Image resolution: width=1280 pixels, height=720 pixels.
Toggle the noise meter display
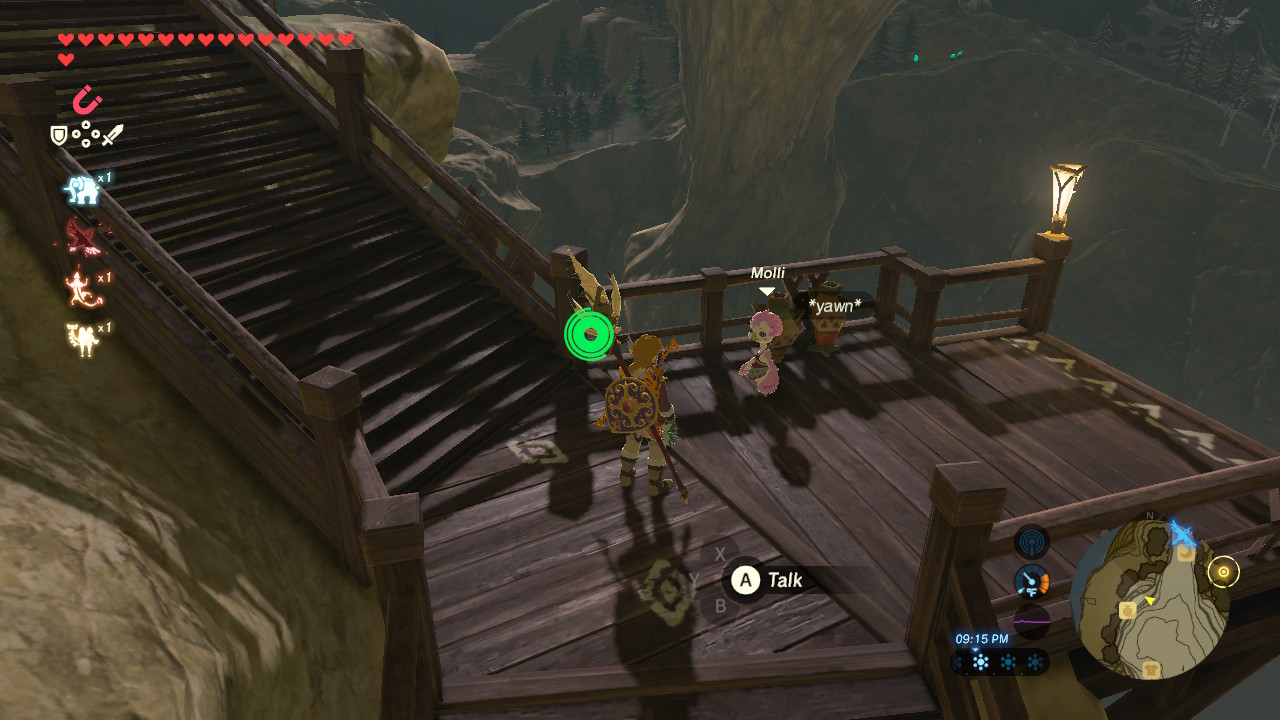1032,621
